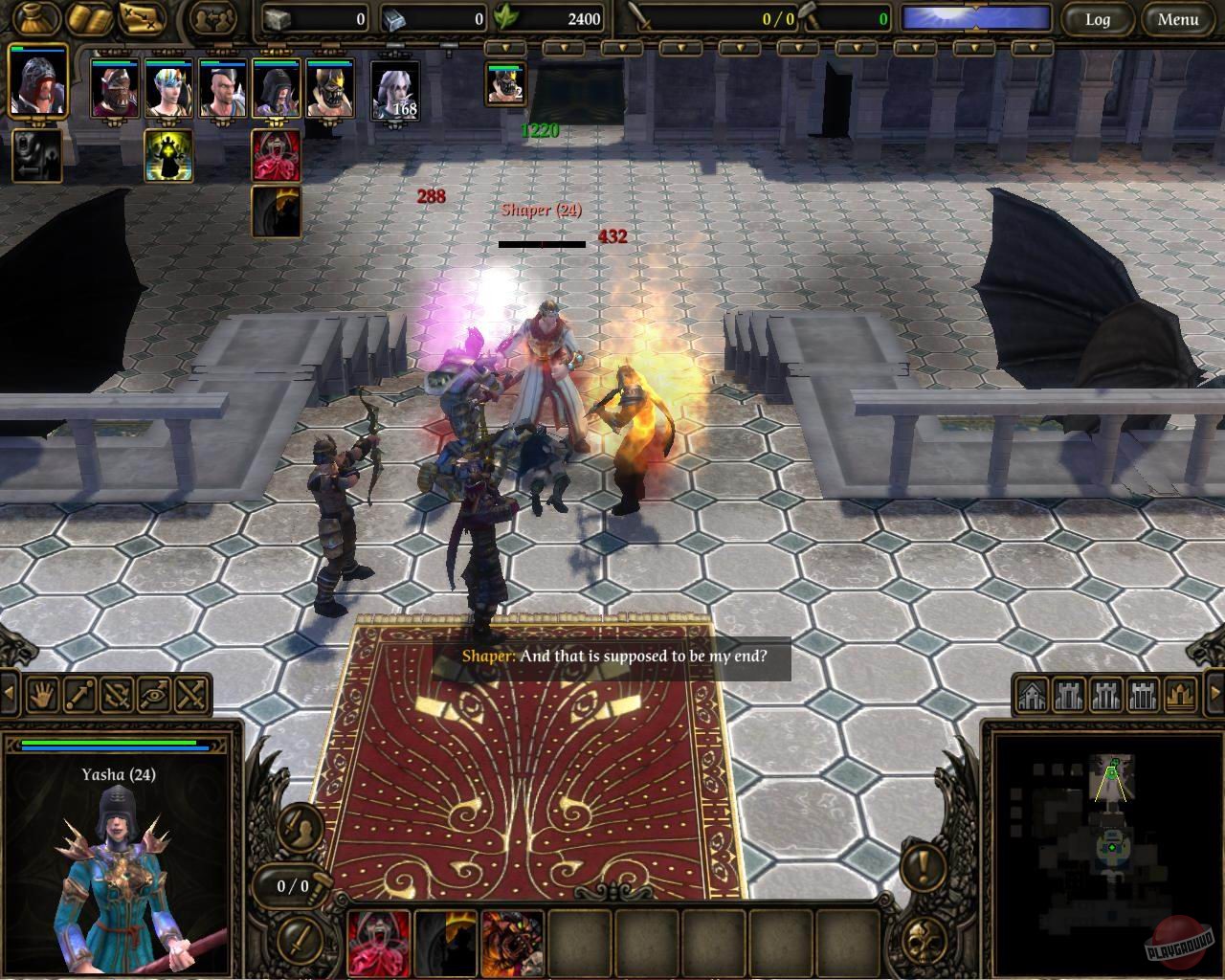
Task: Select the hand stop command
Action: coord(42,696)
